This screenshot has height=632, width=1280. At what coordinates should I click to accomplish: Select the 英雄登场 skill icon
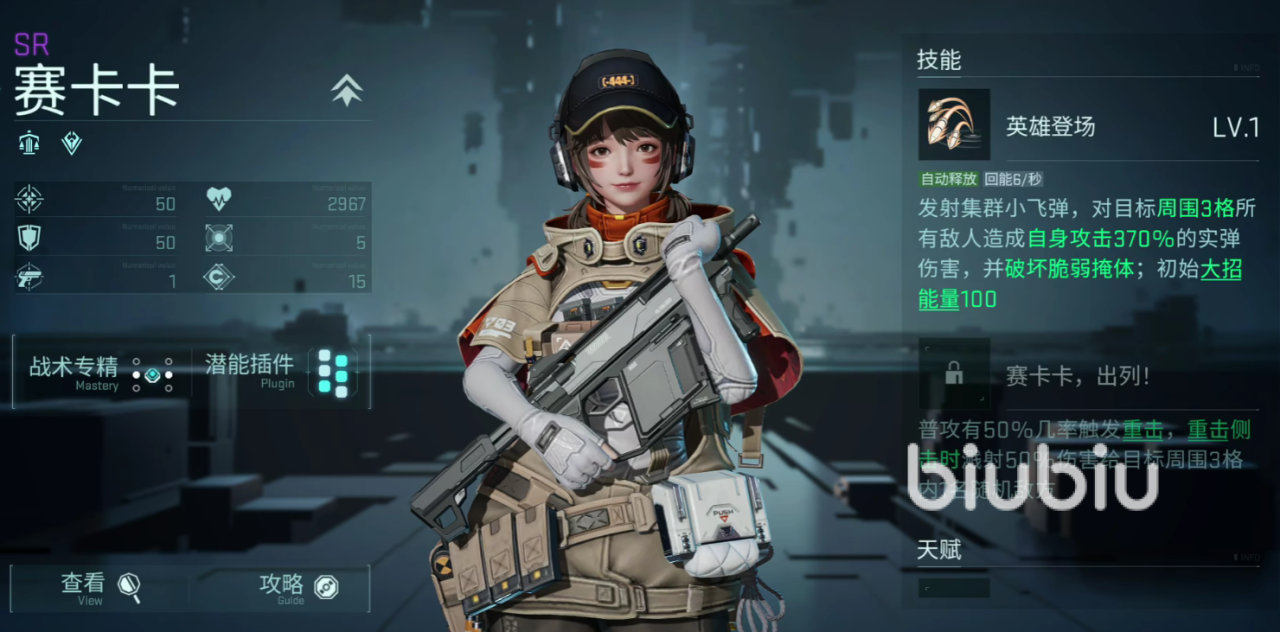click(954, 125)
